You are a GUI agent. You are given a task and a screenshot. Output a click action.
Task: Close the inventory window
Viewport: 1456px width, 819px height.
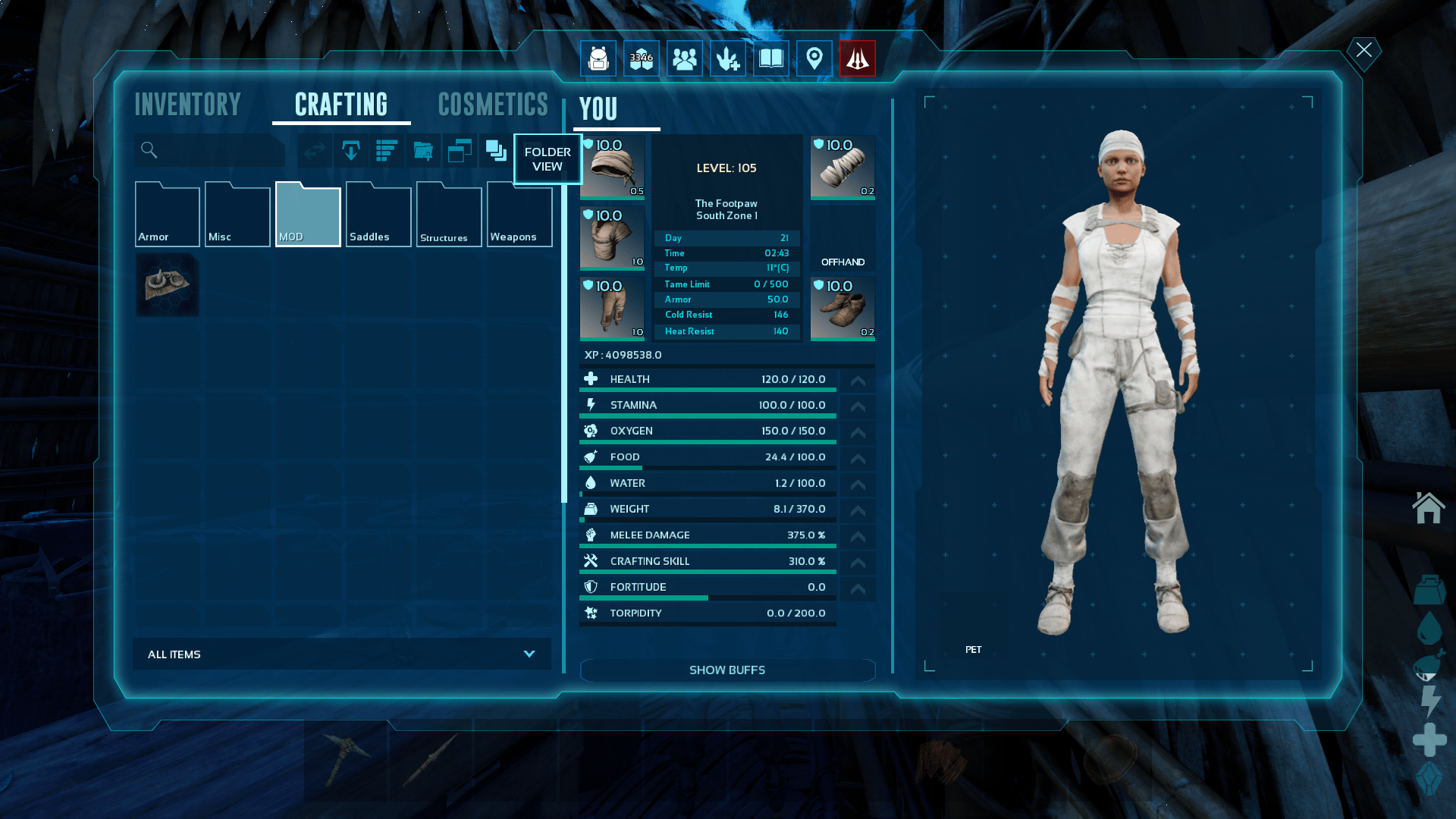[1363, 50]
